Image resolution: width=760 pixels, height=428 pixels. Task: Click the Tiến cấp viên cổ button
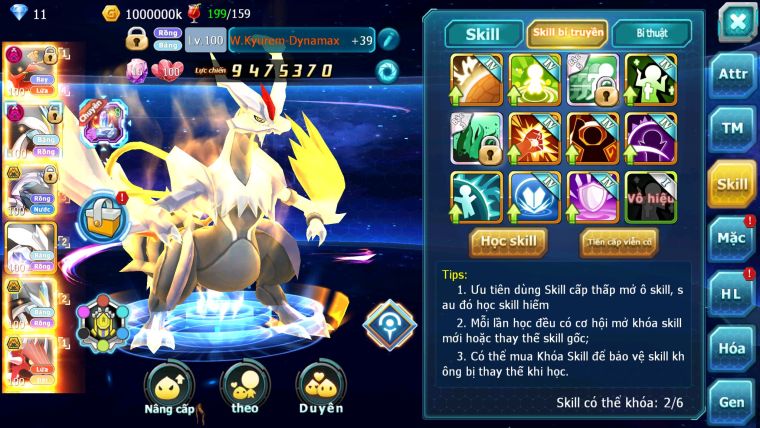point(618,241)
